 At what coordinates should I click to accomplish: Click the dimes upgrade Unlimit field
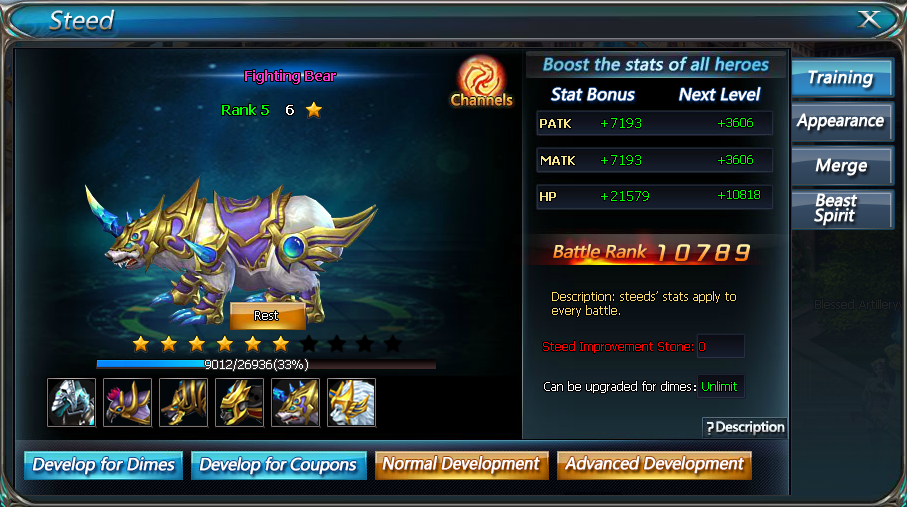point(720,386)
